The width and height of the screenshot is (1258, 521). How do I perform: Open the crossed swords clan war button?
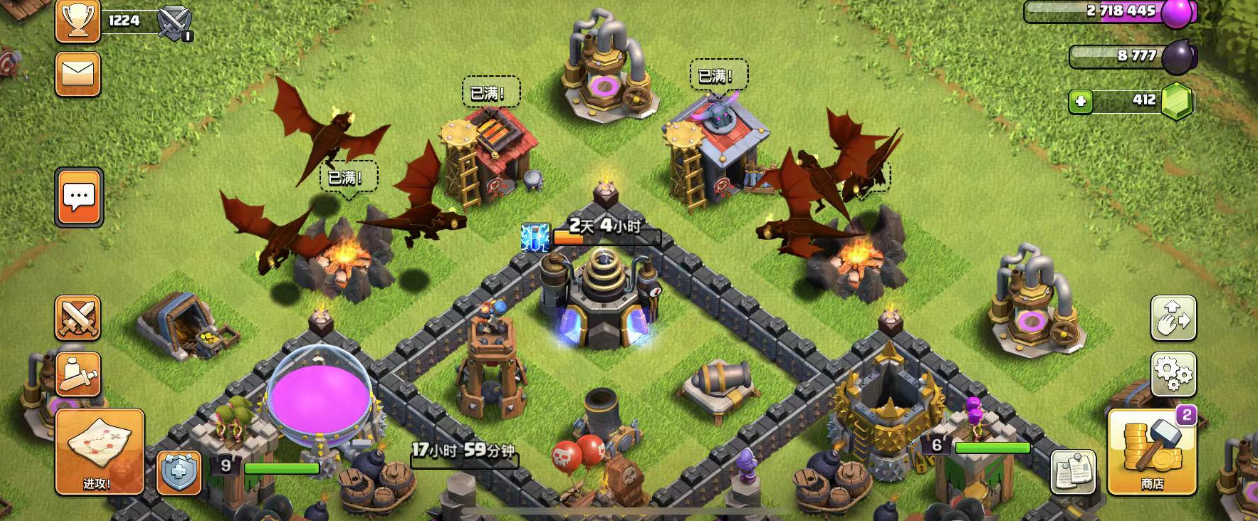click(77, 318)
